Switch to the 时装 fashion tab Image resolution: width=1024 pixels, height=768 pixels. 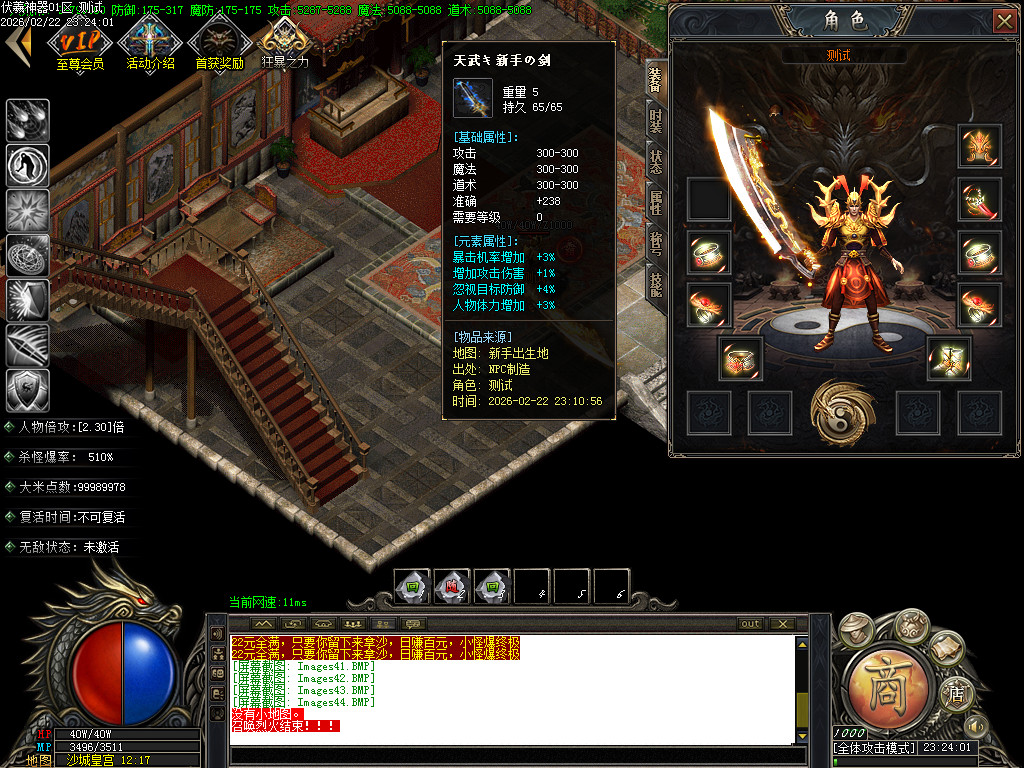pyautogui.click(x=655, y=121)
